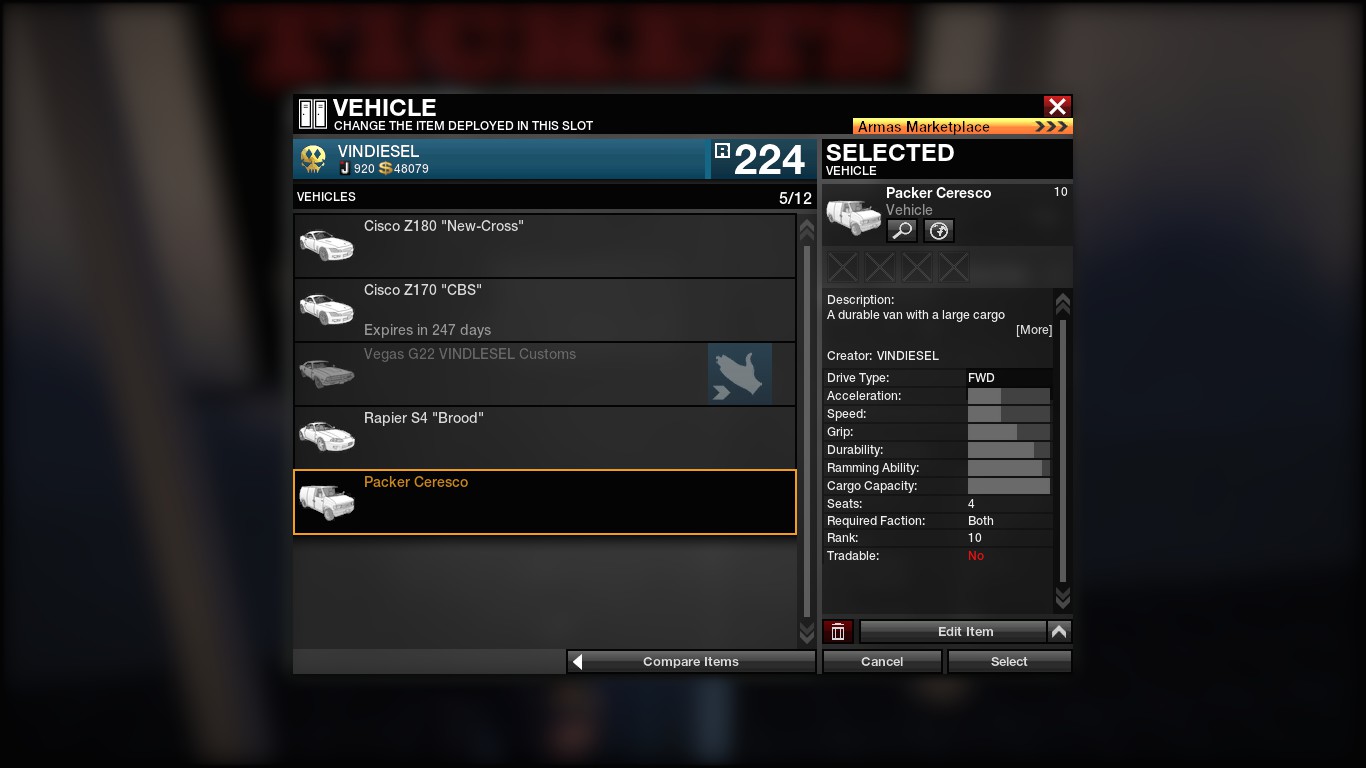Image resolution: width=1366 pixels, height=768 pixels.
Task: Select the Rapier S4 "Brood" vehicle
Action: [544, 437]
